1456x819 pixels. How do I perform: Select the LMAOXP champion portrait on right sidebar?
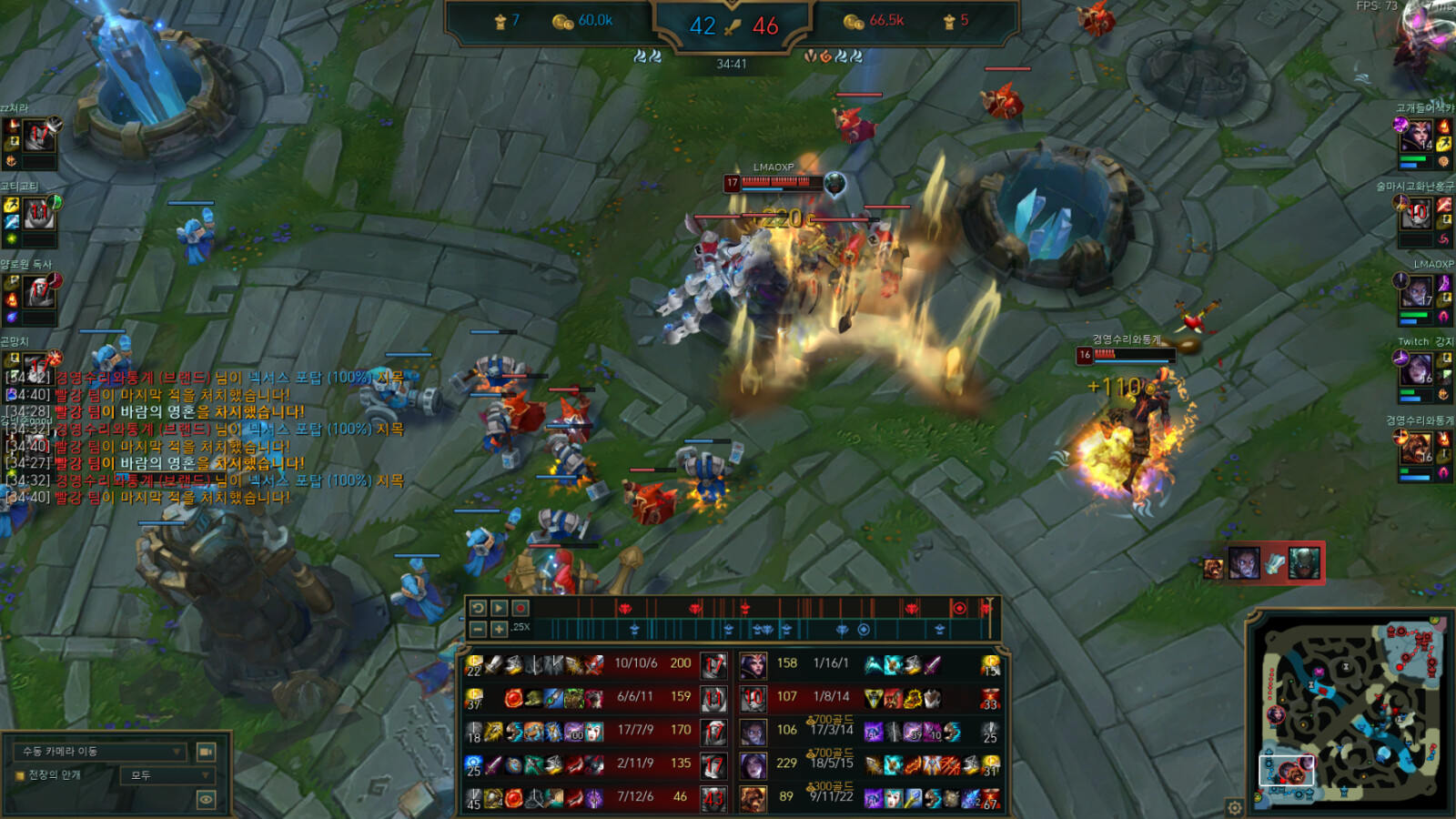coord(1416,293)
